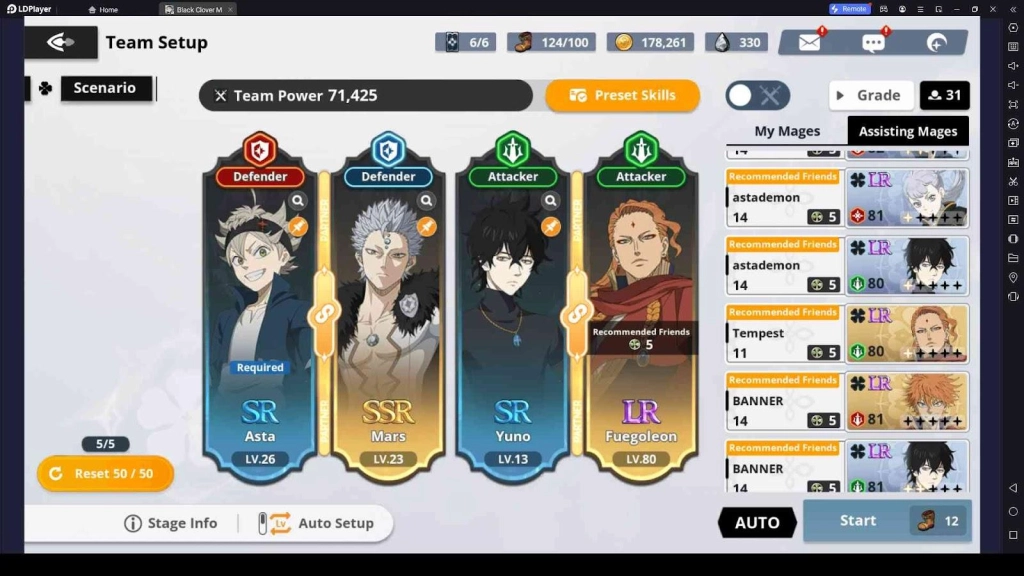Sort mages by Grade
Viewport: 1024px width, 576px height.
pos(870,96)
